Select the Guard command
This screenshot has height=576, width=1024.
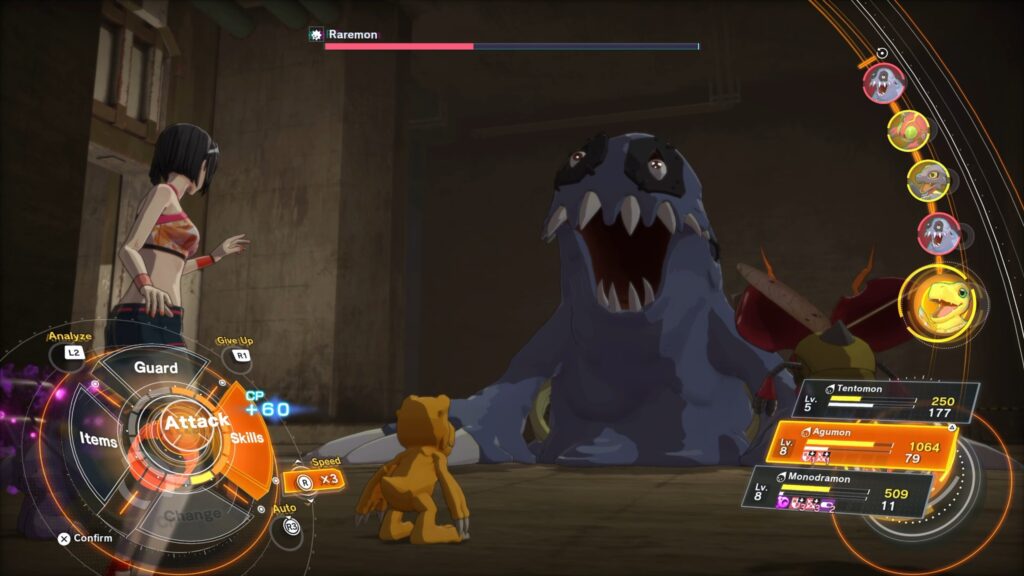[x=156, y=368]
